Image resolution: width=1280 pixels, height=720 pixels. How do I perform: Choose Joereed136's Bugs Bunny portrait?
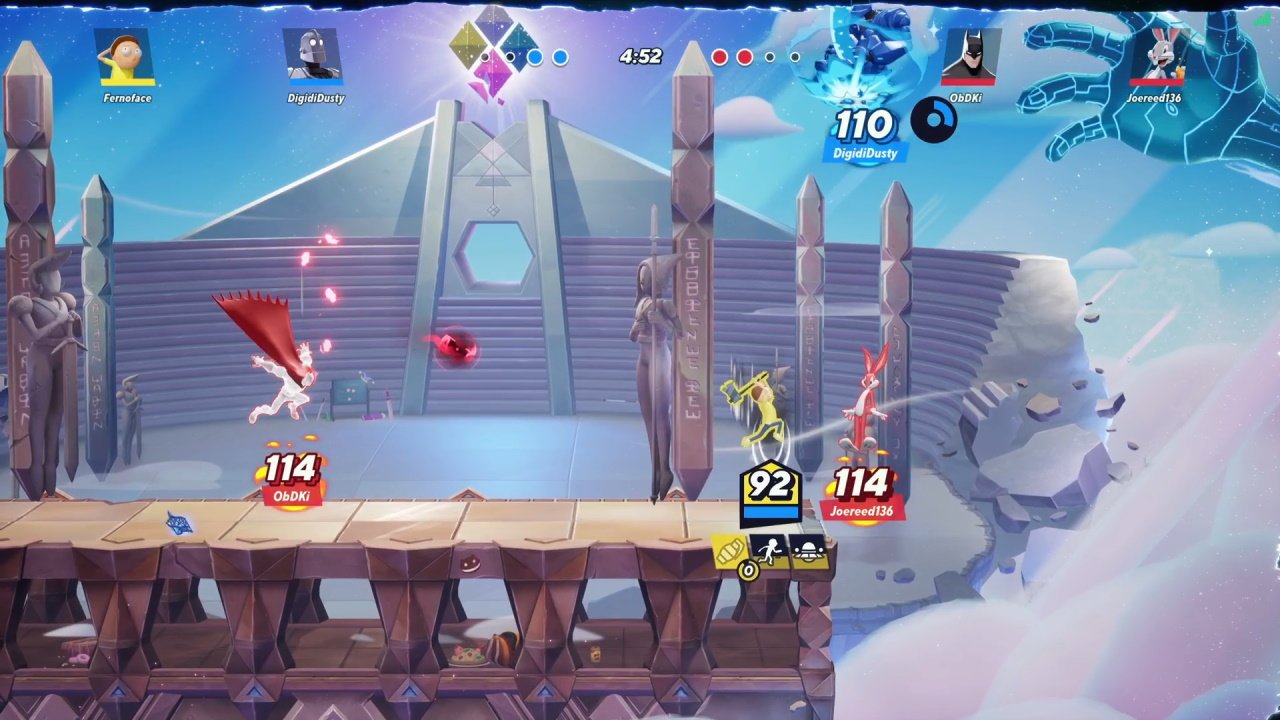click(1157, 55)
